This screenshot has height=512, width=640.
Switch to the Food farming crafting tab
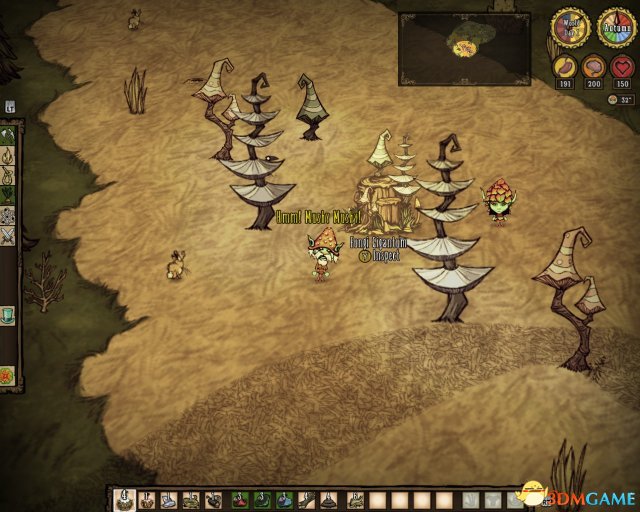coord(9,196)
